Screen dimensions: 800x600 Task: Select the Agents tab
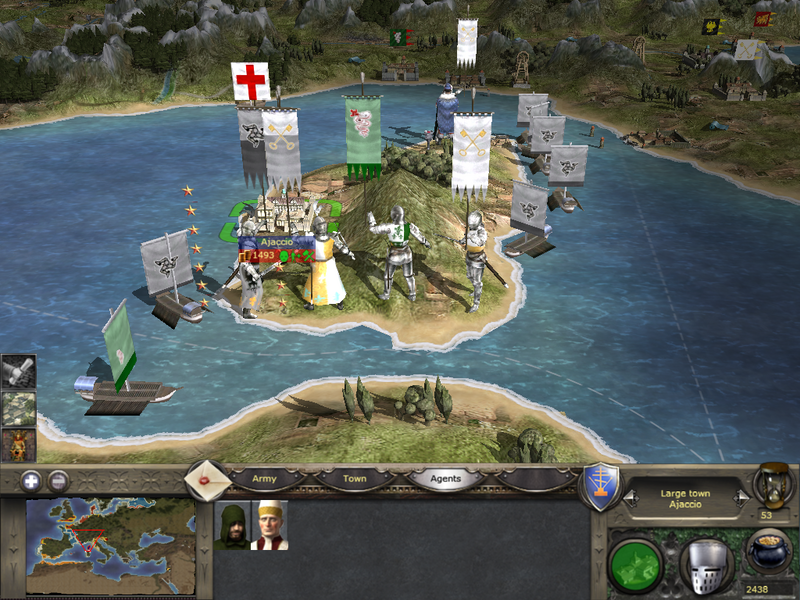[x=445, y=479]
